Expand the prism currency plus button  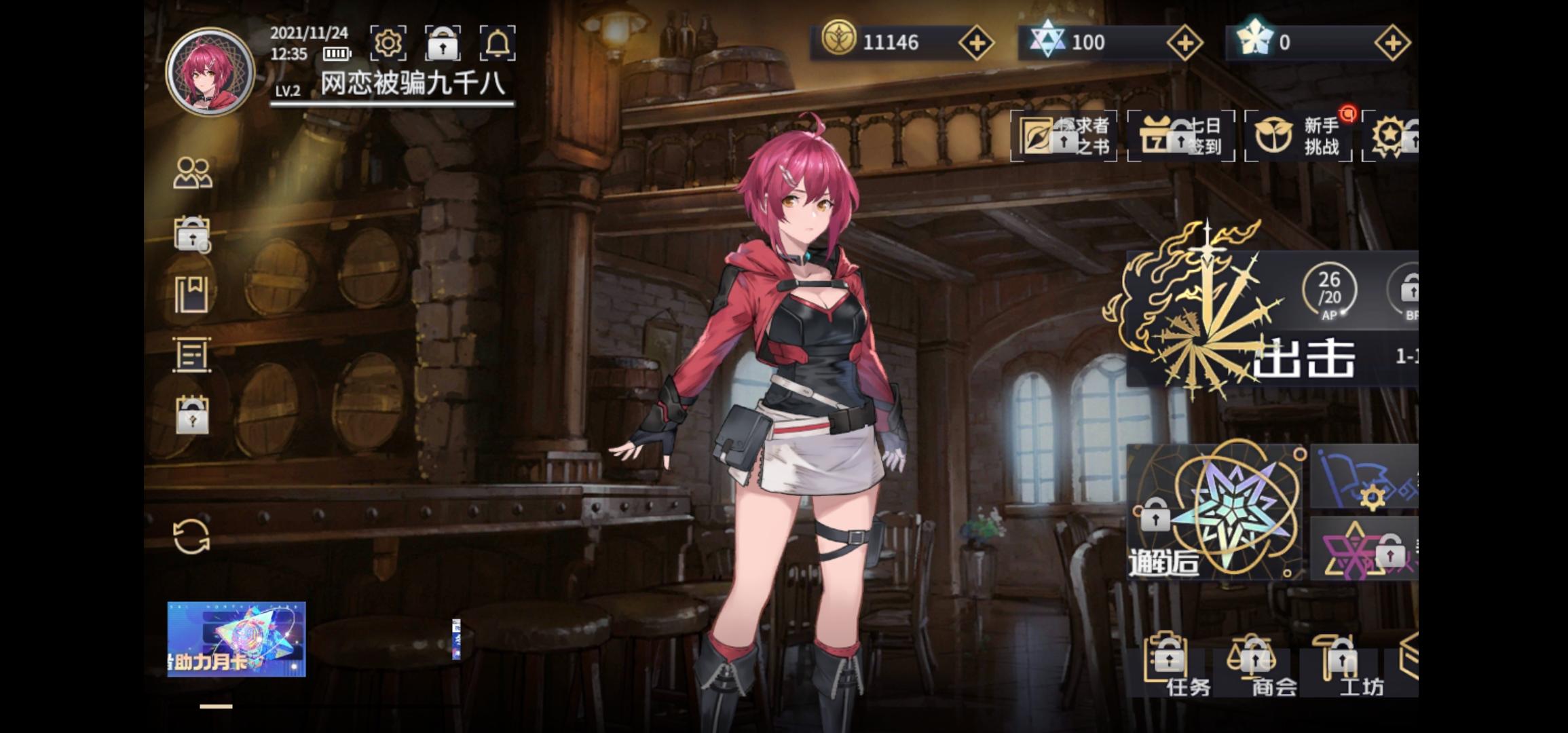(x=1184, y=42)
